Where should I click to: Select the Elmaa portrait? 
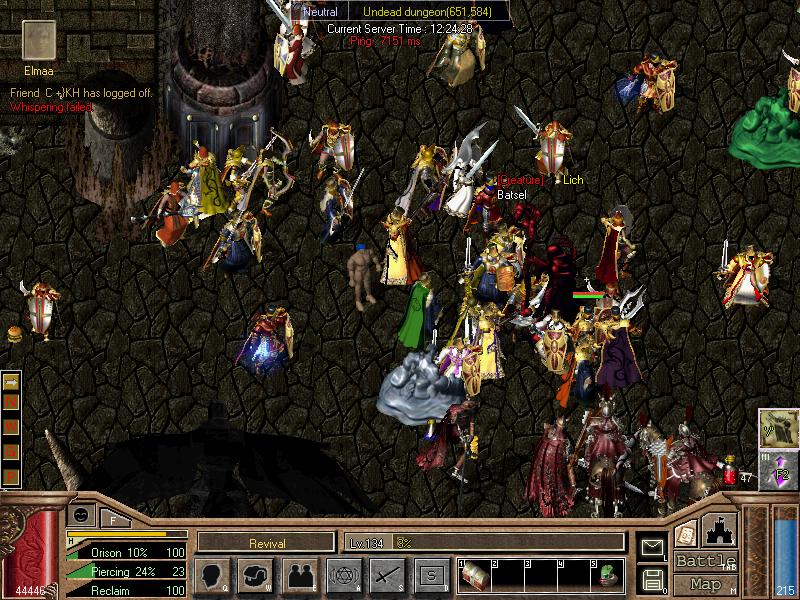[x=40, y=41]
